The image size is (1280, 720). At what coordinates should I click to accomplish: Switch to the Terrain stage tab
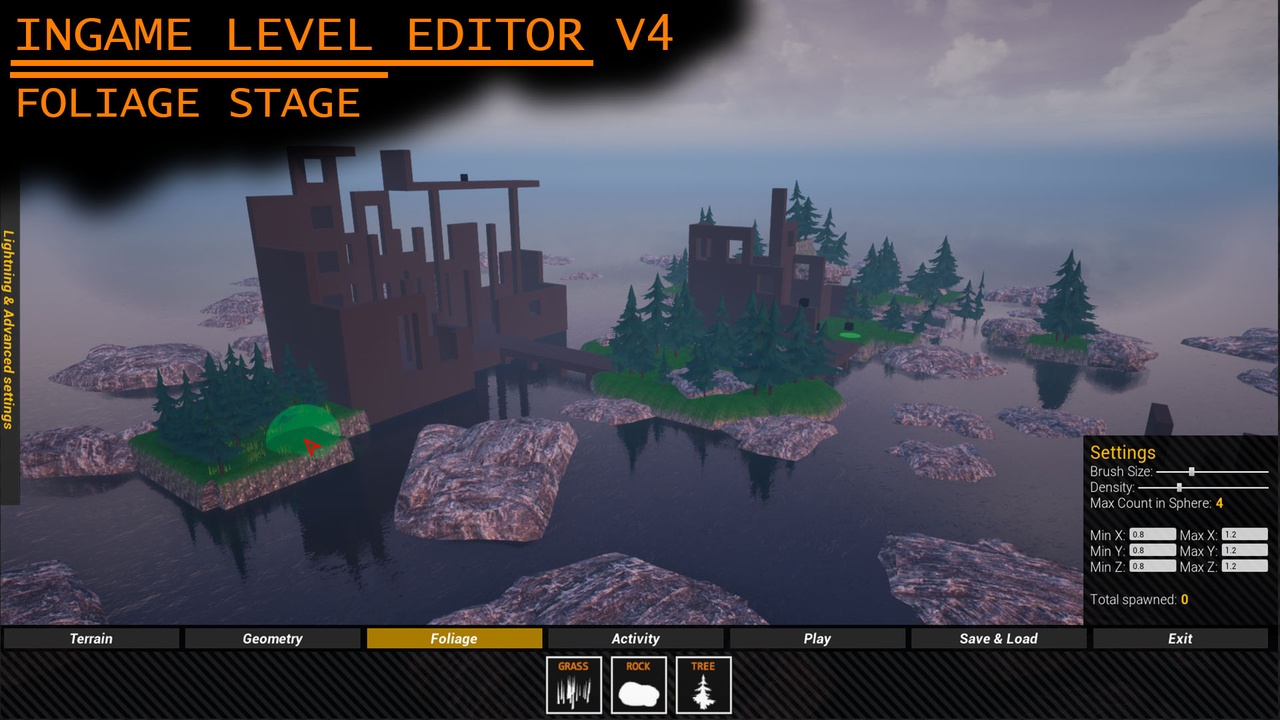pos(90,638)
